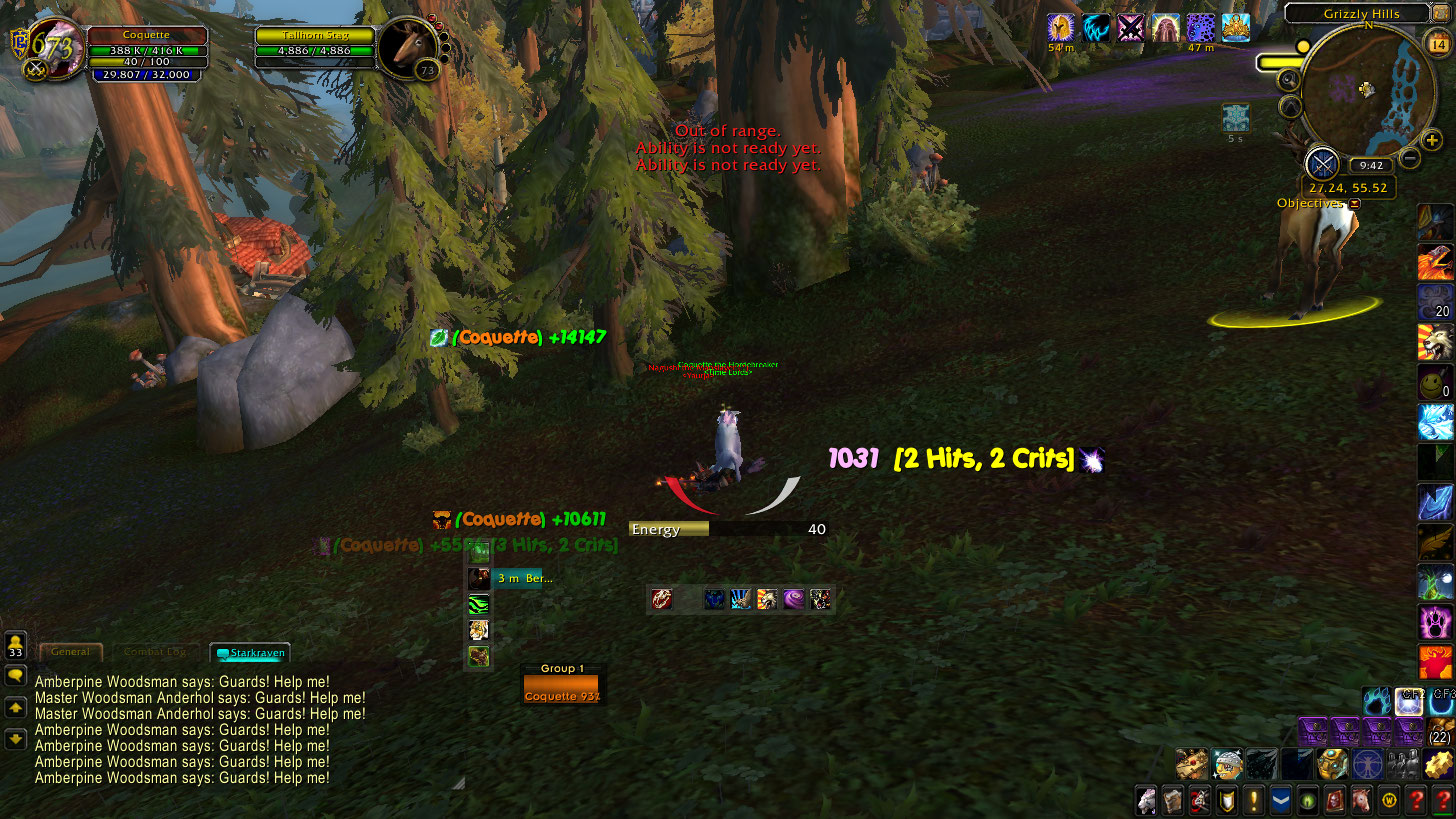
Task: Collapse the Objectives tracker
Action: [1354, 204]
